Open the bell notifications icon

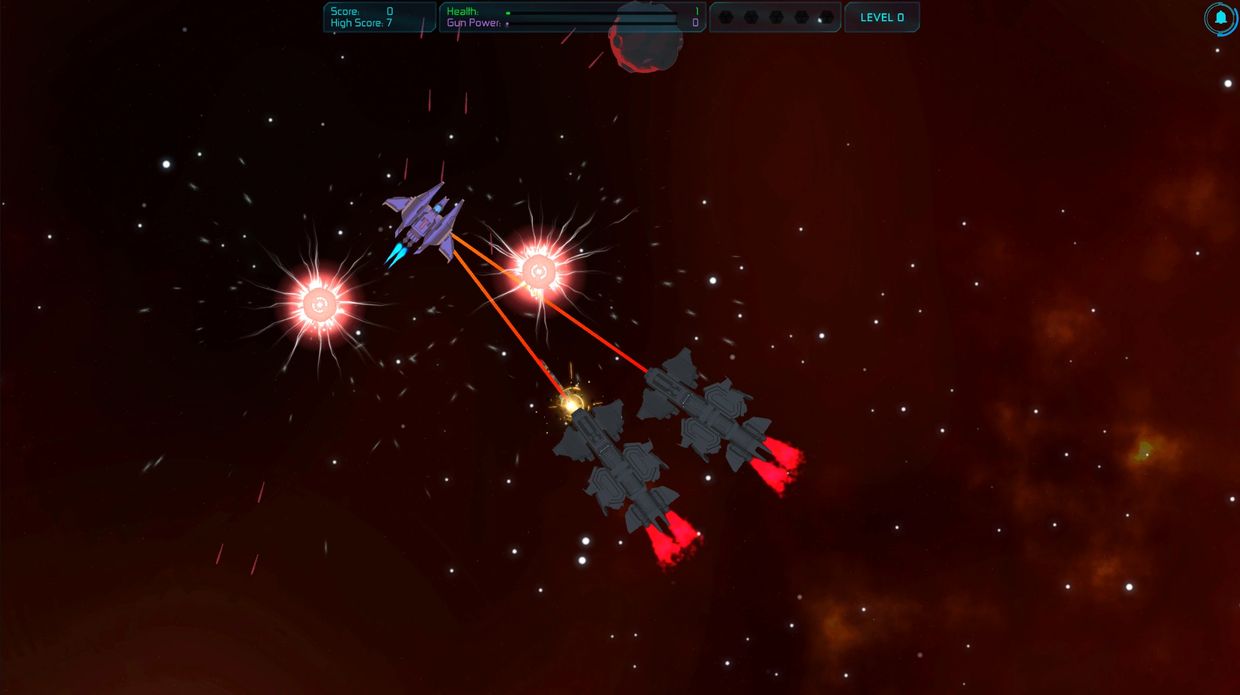click(x=1220, y=18)
